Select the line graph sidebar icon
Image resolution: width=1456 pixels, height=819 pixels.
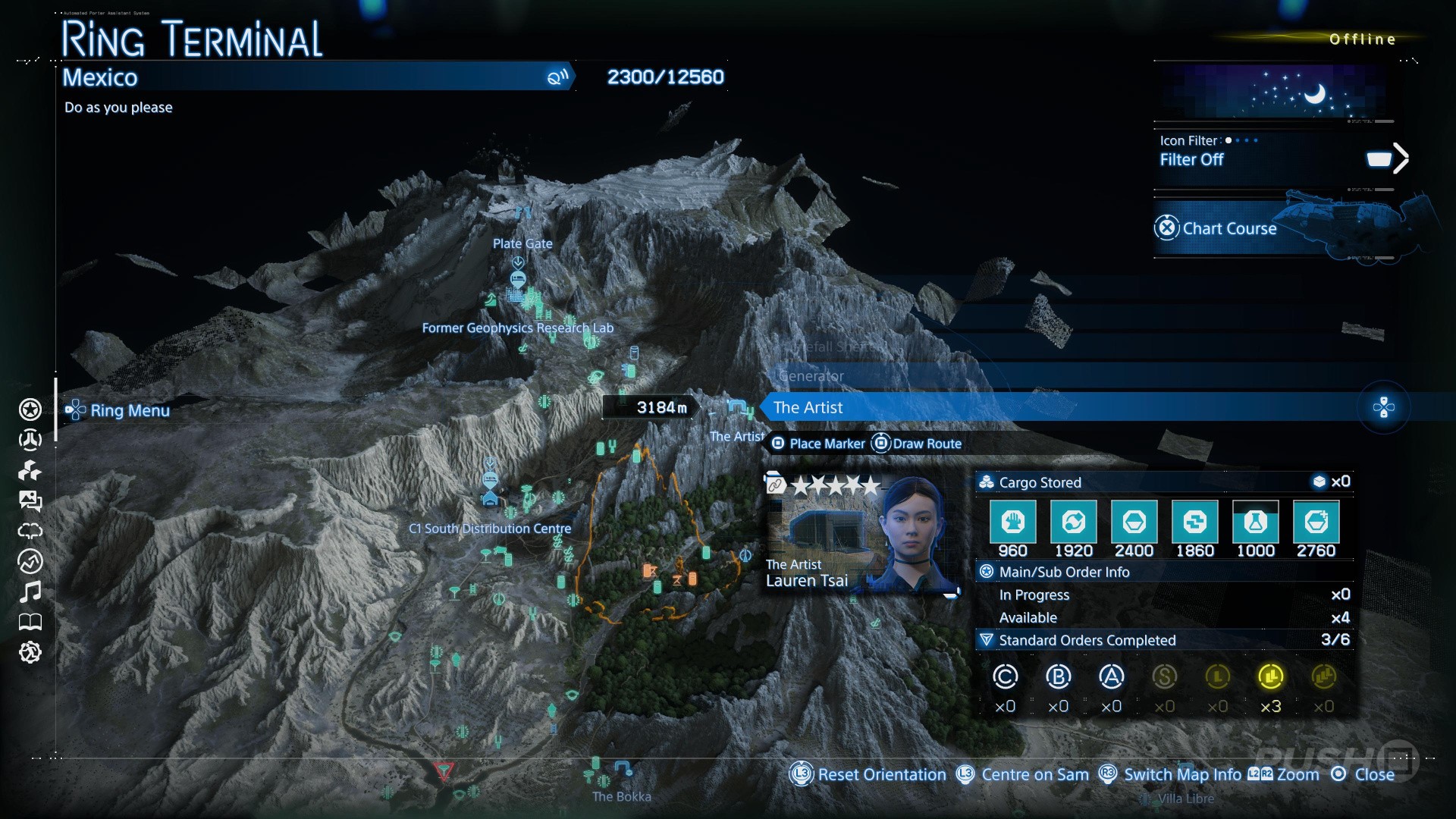30,561
